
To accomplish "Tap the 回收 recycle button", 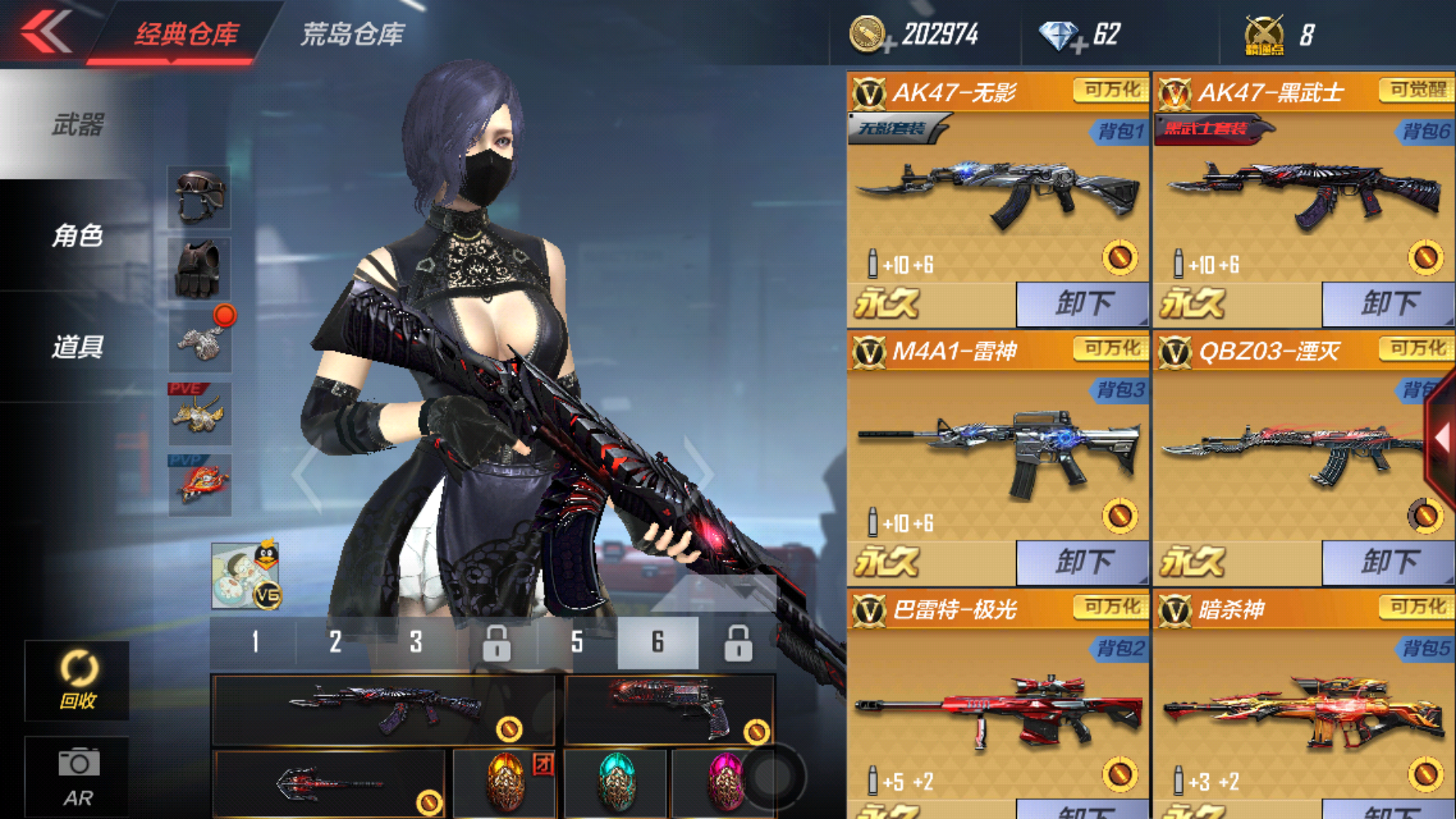I will 77,680.
